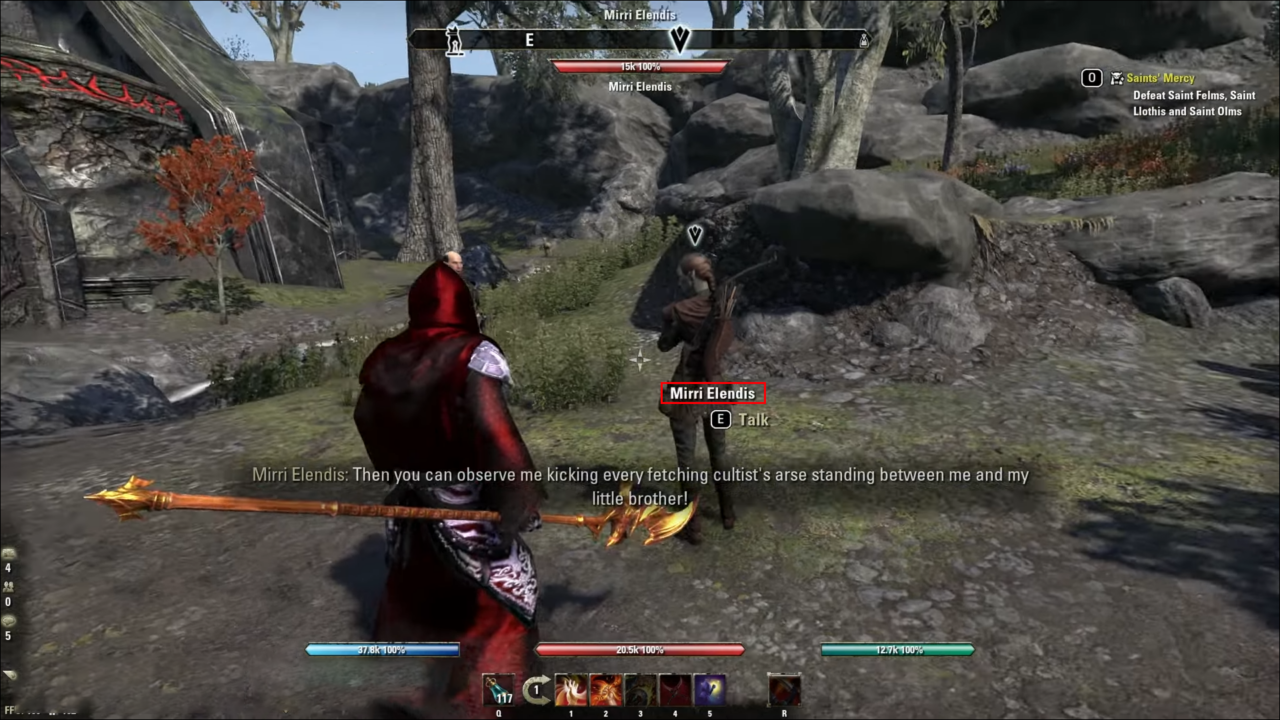Cast the ability in hotbar slot 1

click(x=572, y=690)
